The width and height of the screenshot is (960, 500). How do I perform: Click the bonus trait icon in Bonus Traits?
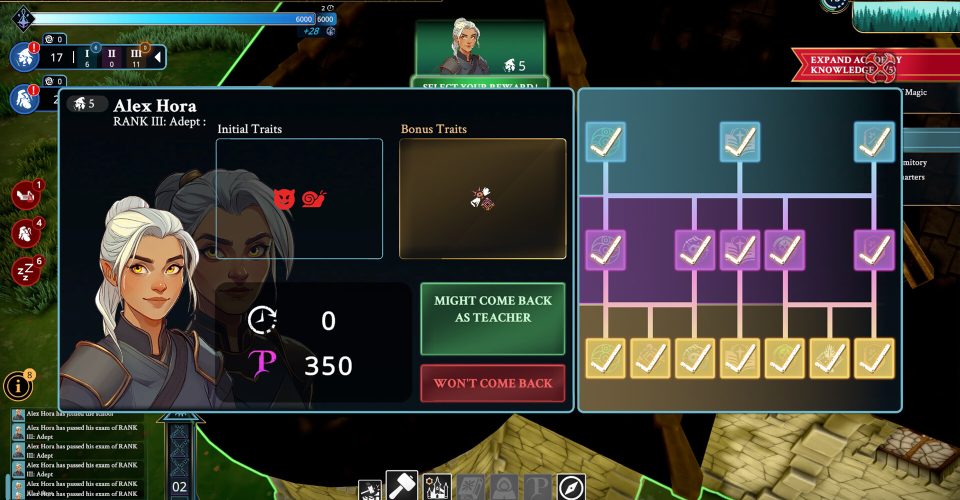482,200
